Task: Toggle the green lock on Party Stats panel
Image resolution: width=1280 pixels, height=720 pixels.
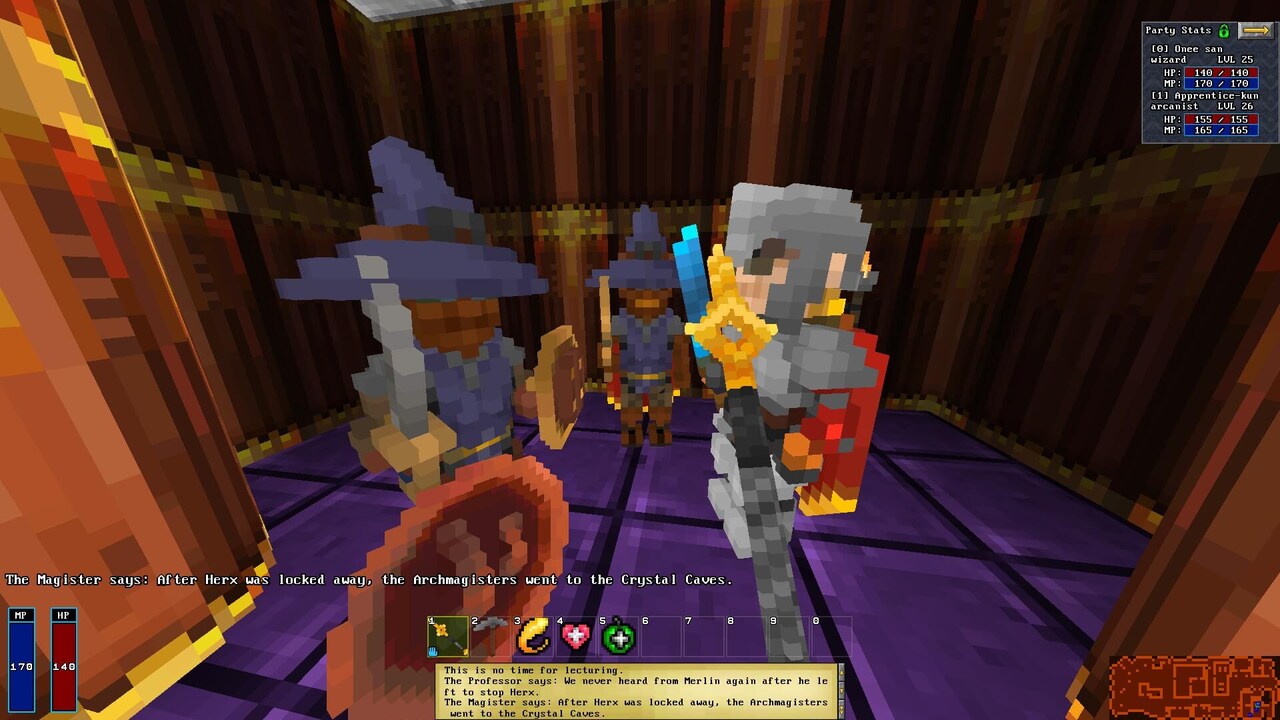Action: click(x=1221, y=28)
